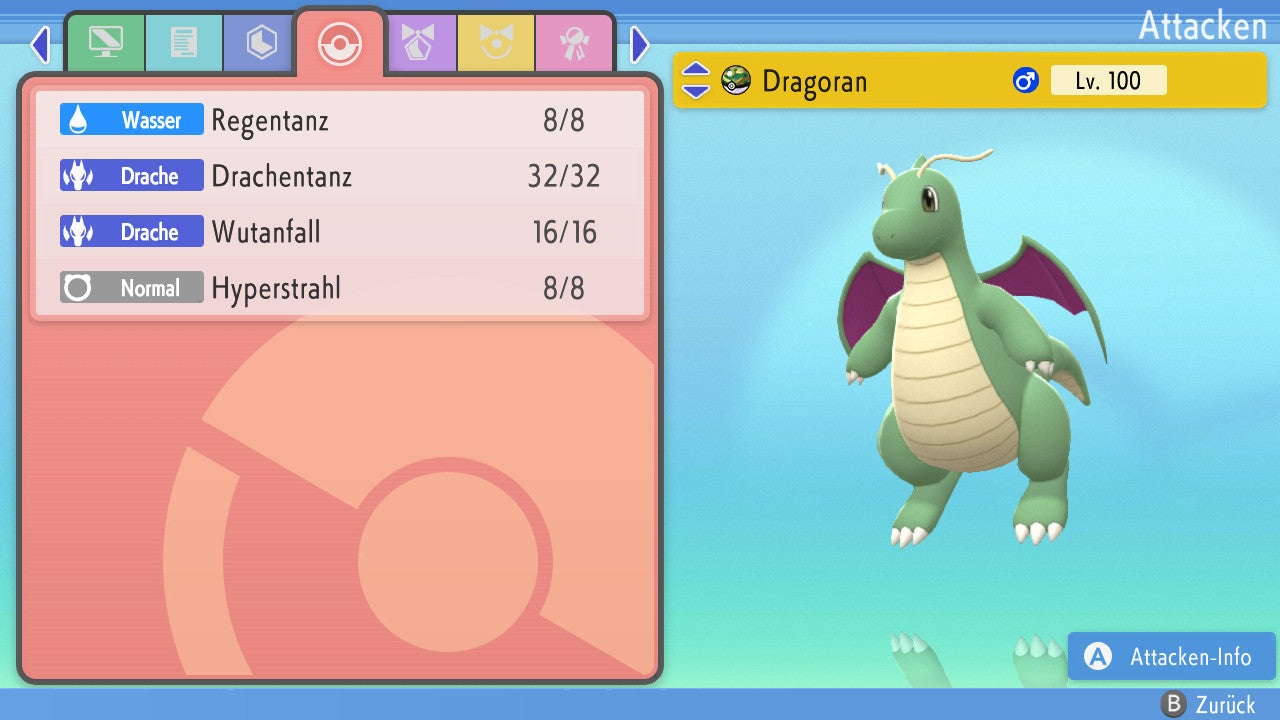This screenshot has width=1280, height=720.
Task: Open the Attacken-Info panel
Action: [x=1171, y=657]
